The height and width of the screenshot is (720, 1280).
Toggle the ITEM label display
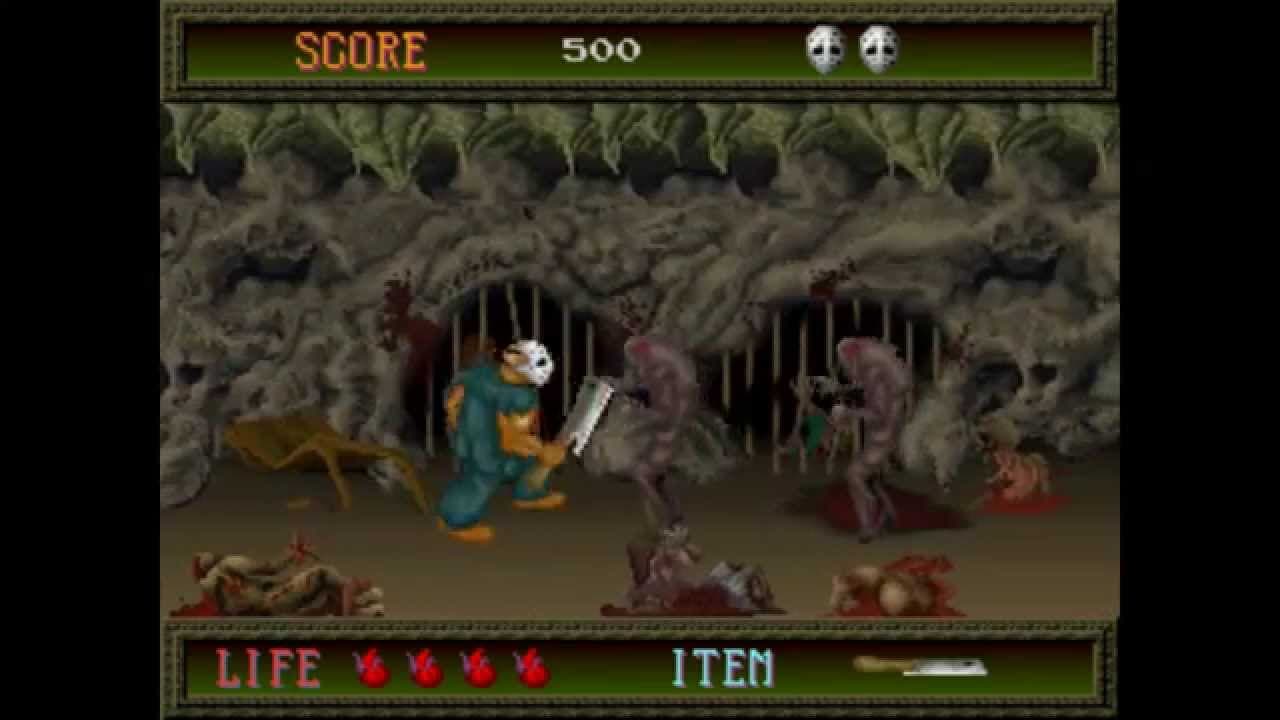725,664
